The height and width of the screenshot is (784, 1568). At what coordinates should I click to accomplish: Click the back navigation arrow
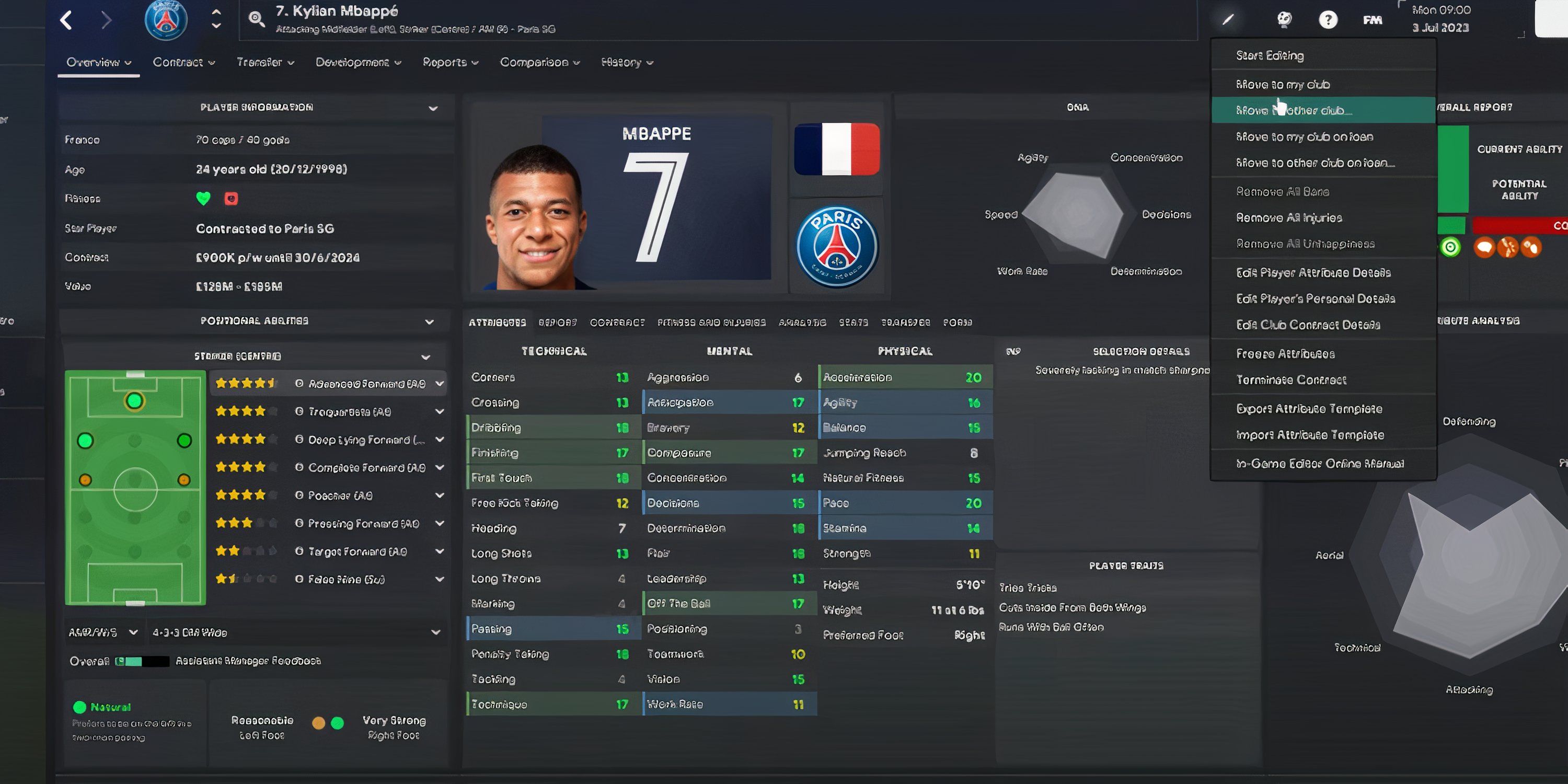point(66,19)
